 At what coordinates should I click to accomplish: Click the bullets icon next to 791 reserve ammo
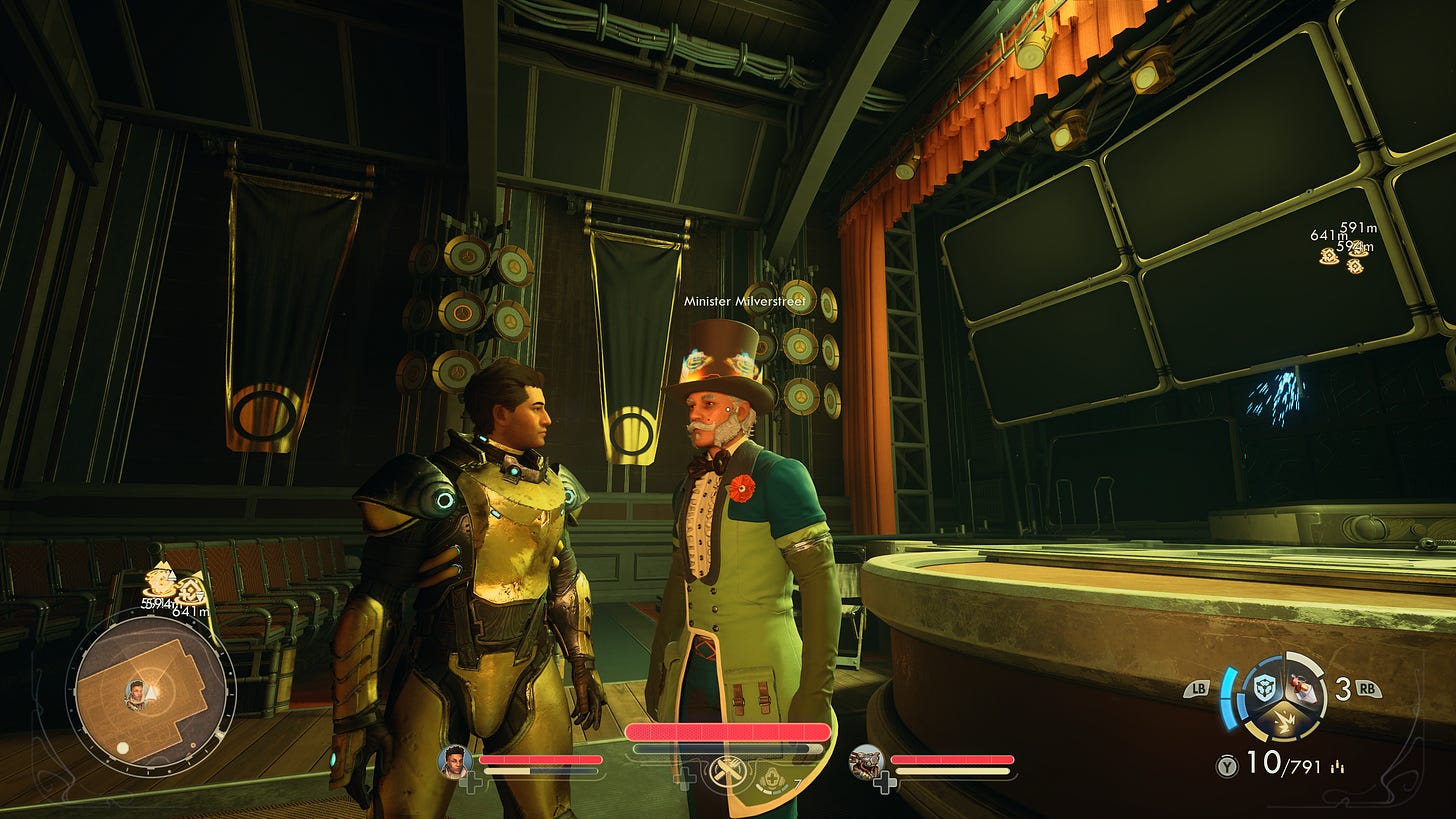coord(1337,767)
